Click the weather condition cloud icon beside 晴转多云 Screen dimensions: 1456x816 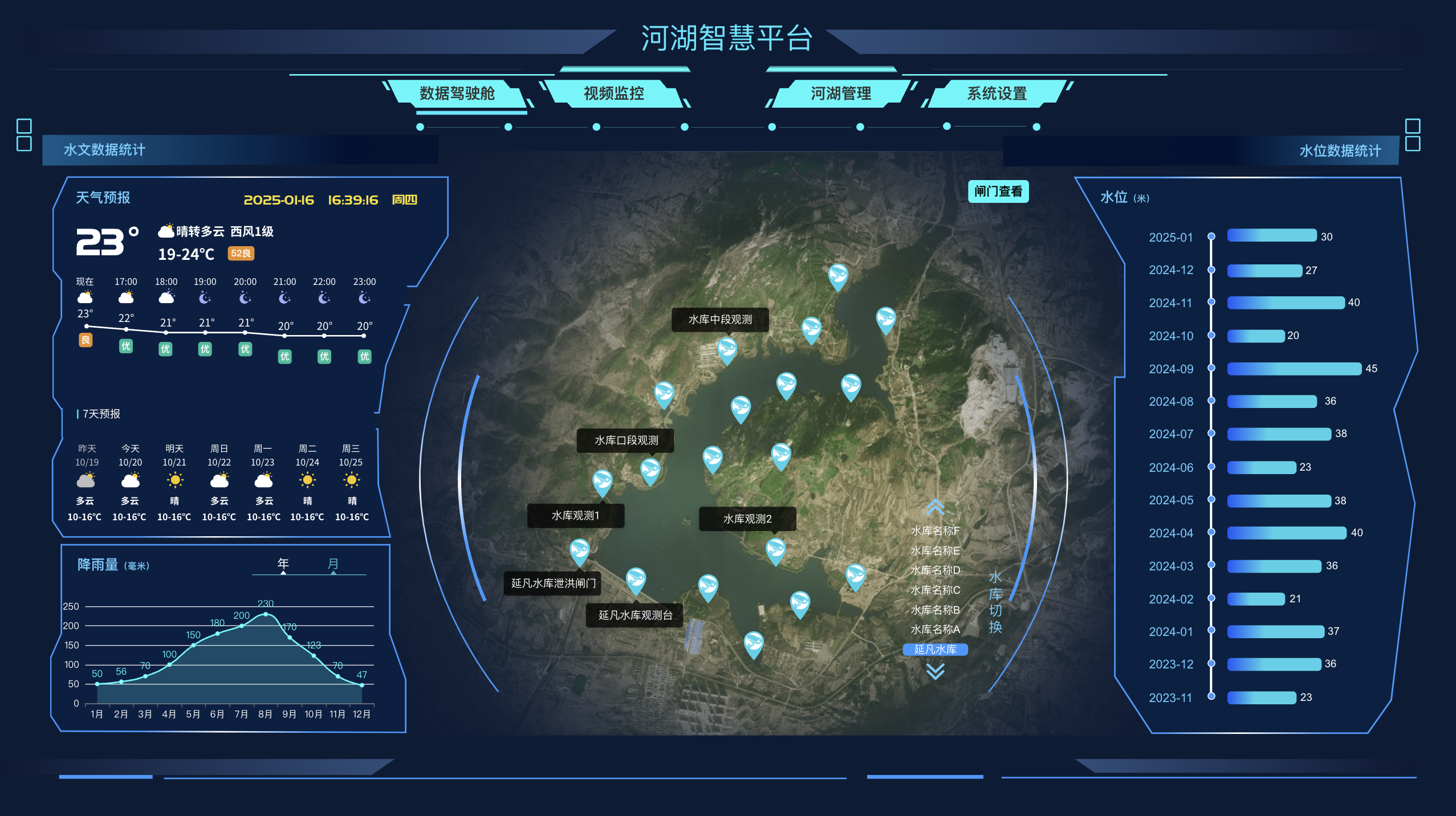(166, 229)
